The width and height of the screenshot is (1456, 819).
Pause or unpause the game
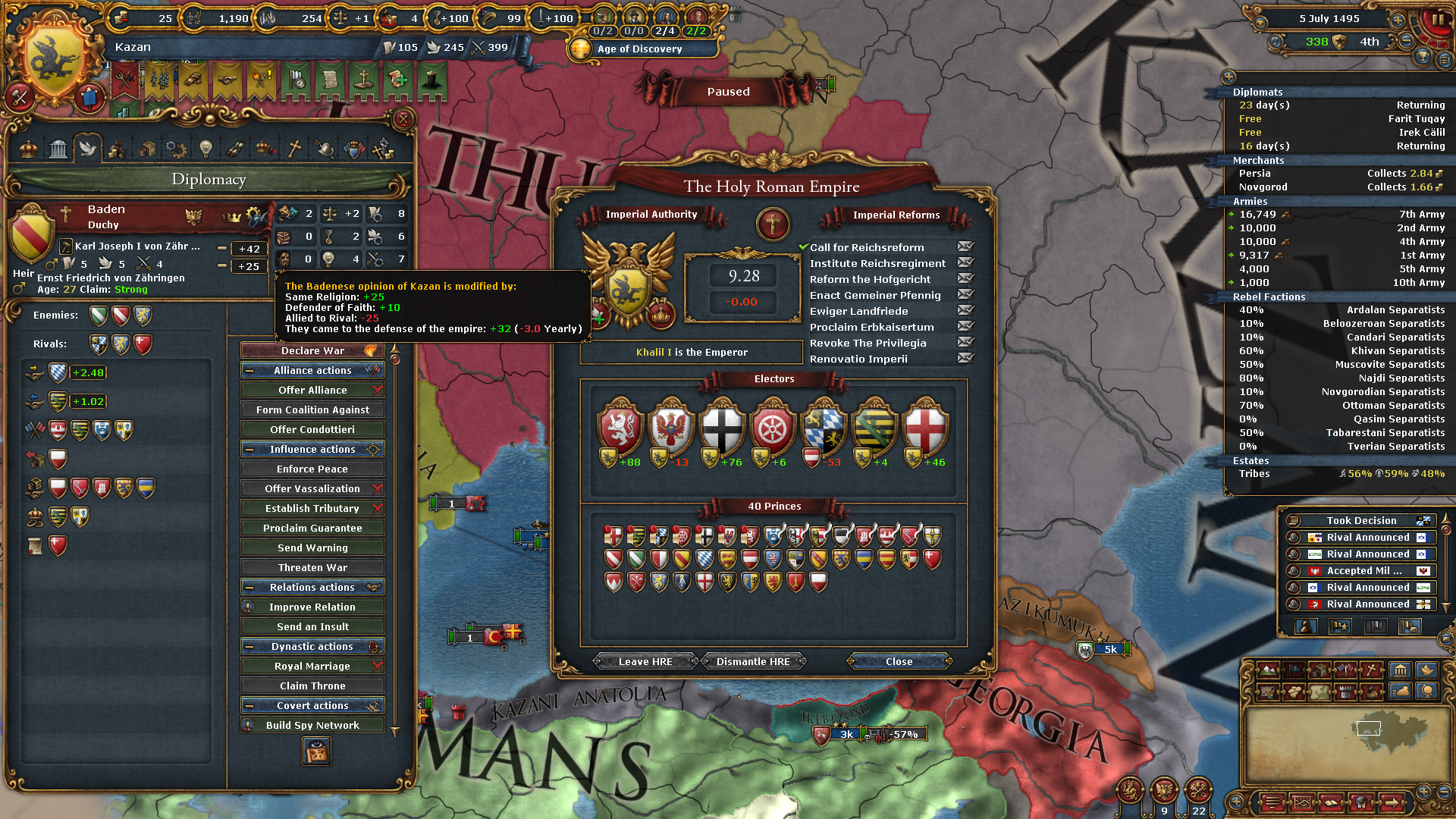1439,19
